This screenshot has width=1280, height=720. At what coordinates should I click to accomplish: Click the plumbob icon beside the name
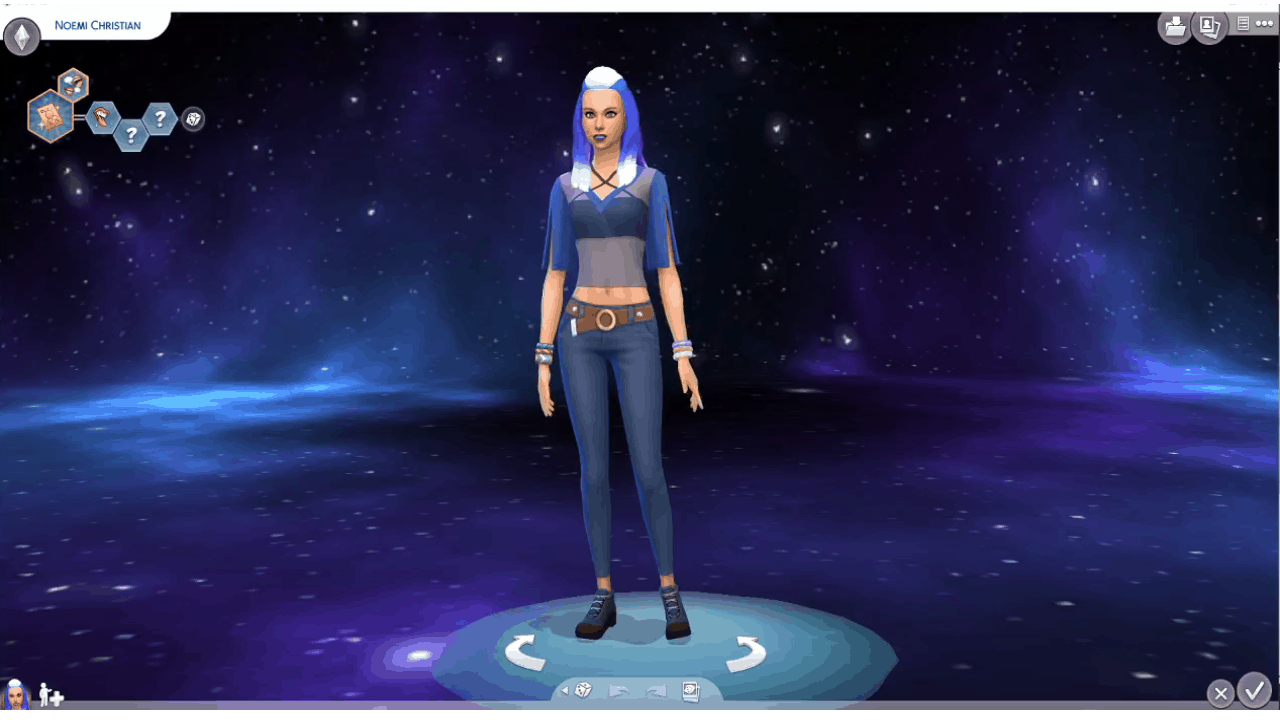(21, 37)
